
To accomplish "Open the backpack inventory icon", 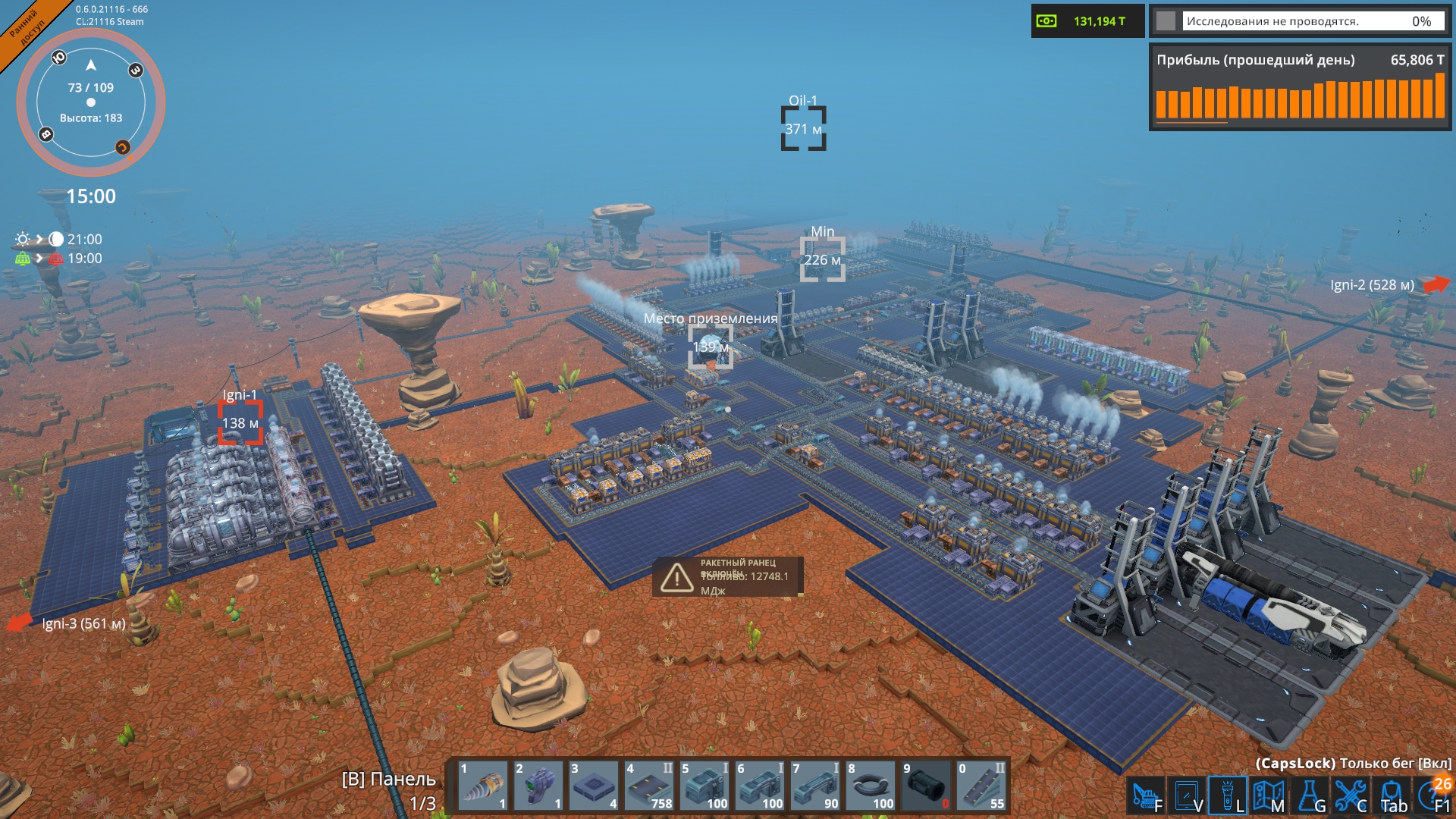I will click(1392, 796).
